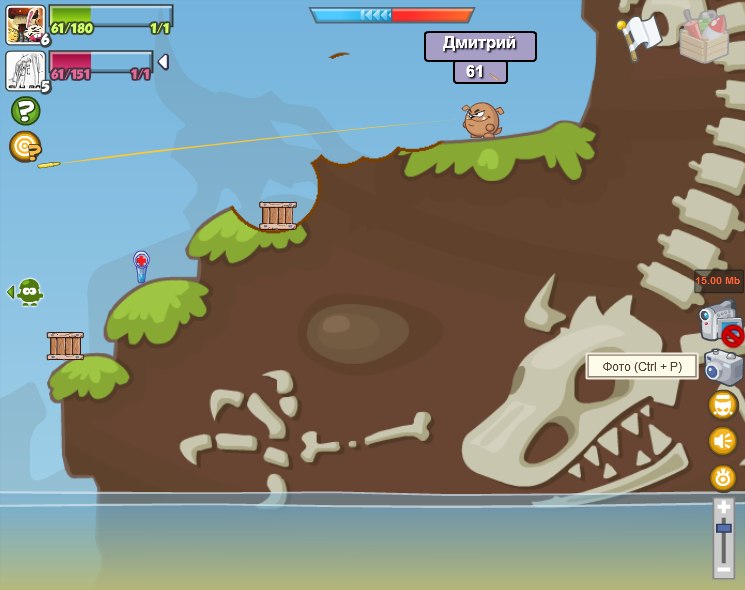Click the white arrow beside the second team bar
The height and width of the screenshot is (590, 745).
(163, 62)
